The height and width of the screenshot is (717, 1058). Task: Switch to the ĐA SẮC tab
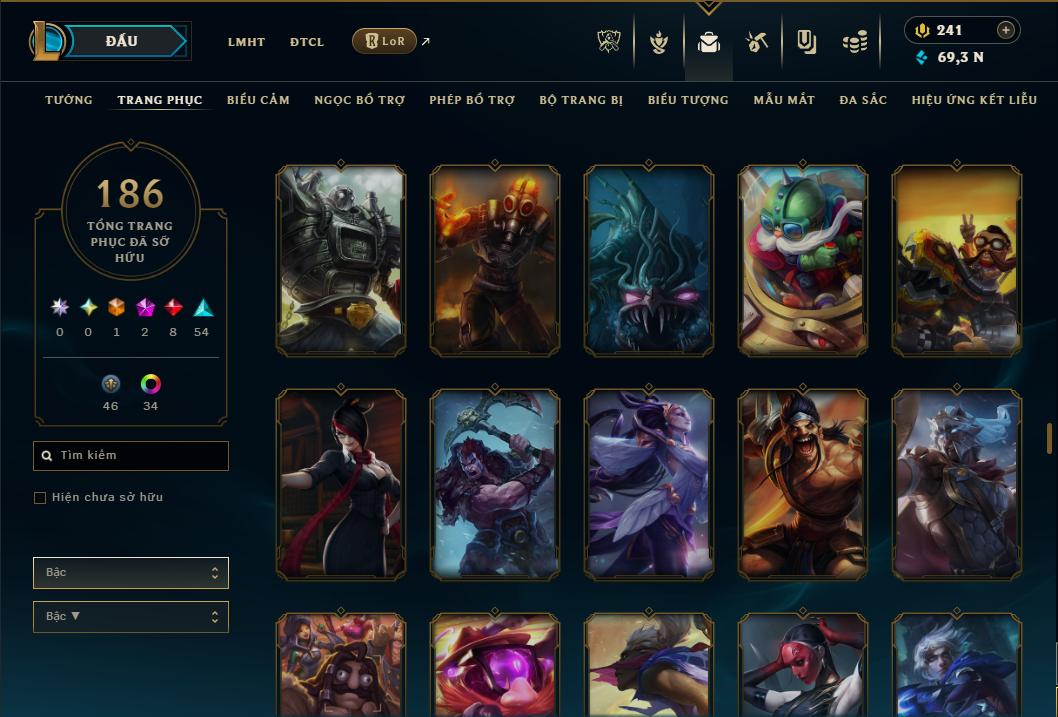pos(863,100)
